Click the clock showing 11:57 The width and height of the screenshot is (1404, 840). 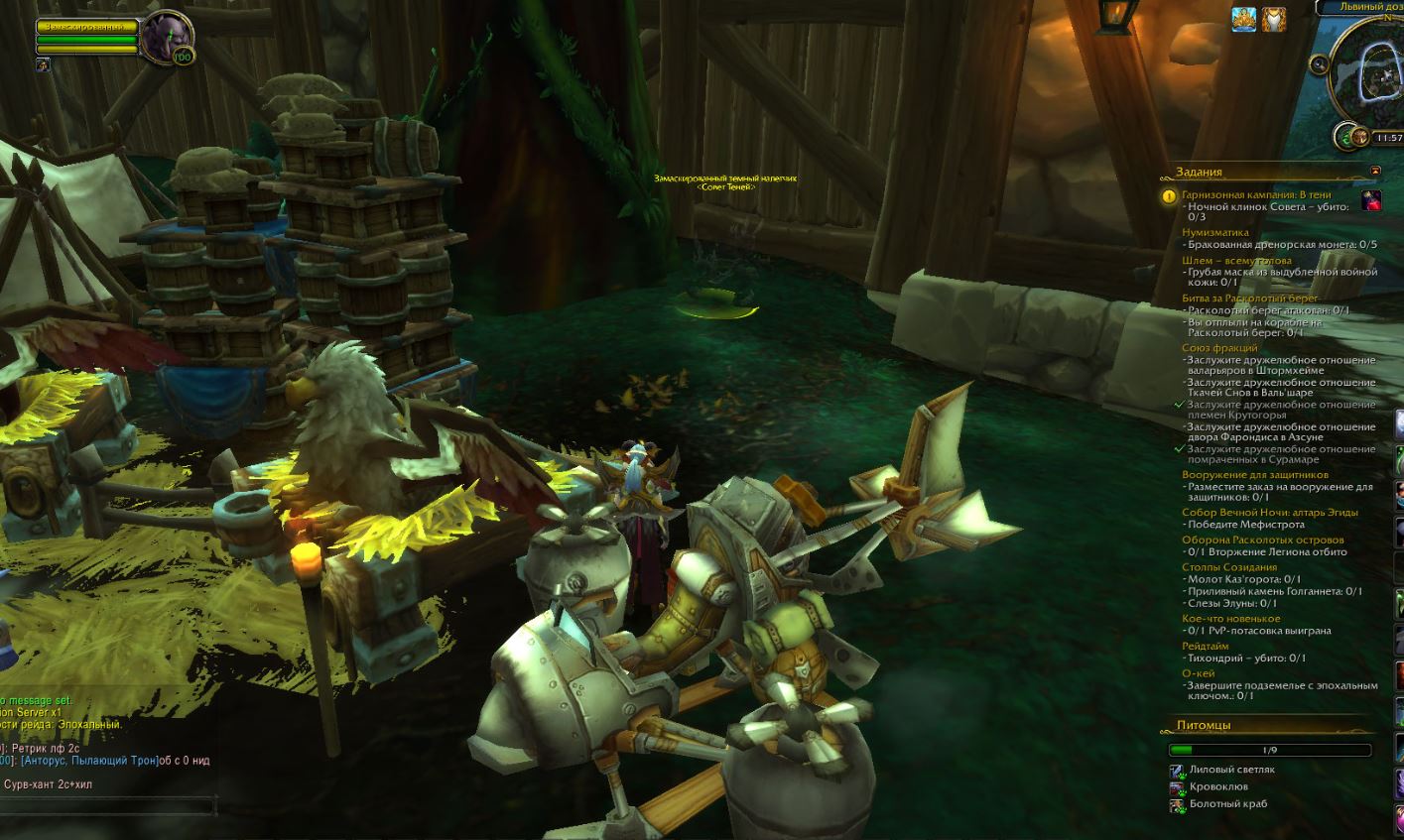1388,138
